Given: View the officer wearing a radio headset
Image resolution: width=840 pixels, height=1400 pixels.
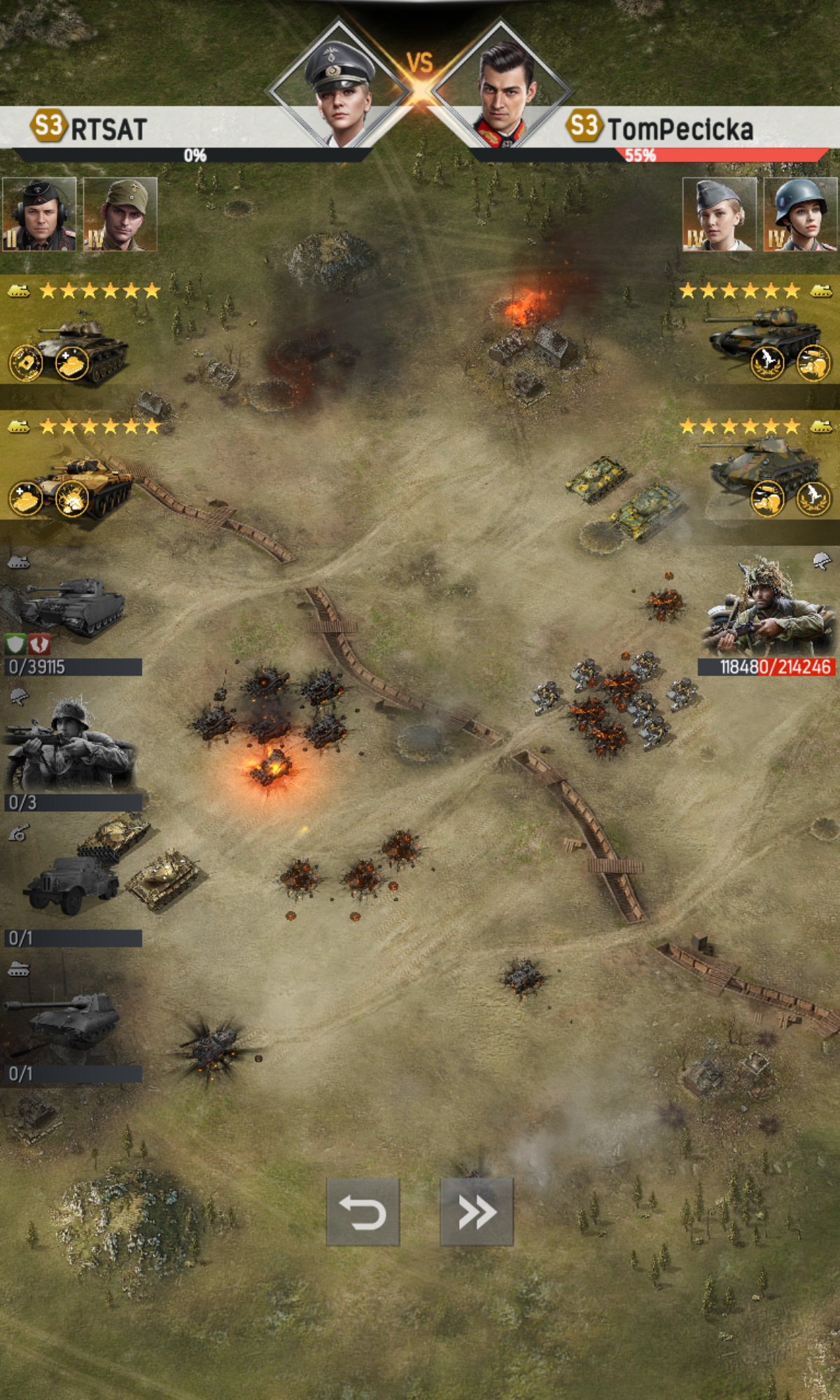Looking at the screenshot, I should click(39, 214).
